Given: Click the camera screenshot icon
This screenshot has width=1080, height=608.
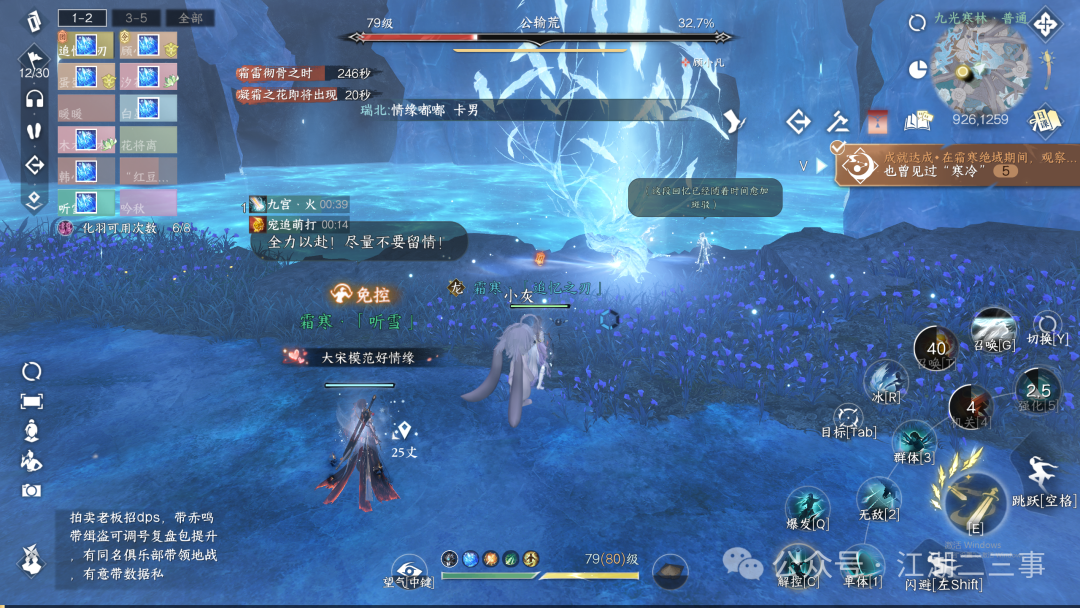Looking at the screenshot, I should (x=32, y=490).
